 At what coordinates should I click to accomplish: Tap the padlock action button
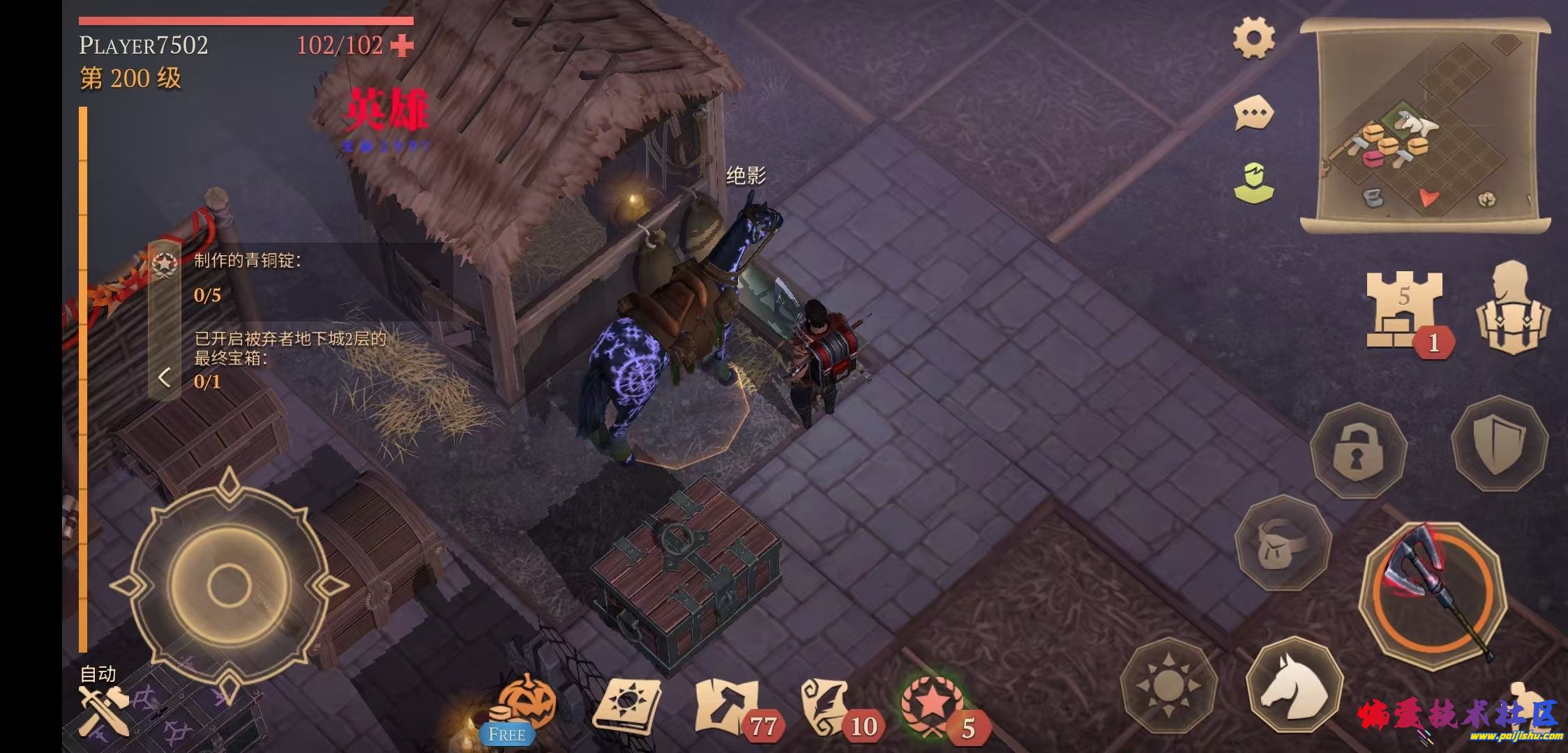pos(1358,450)
